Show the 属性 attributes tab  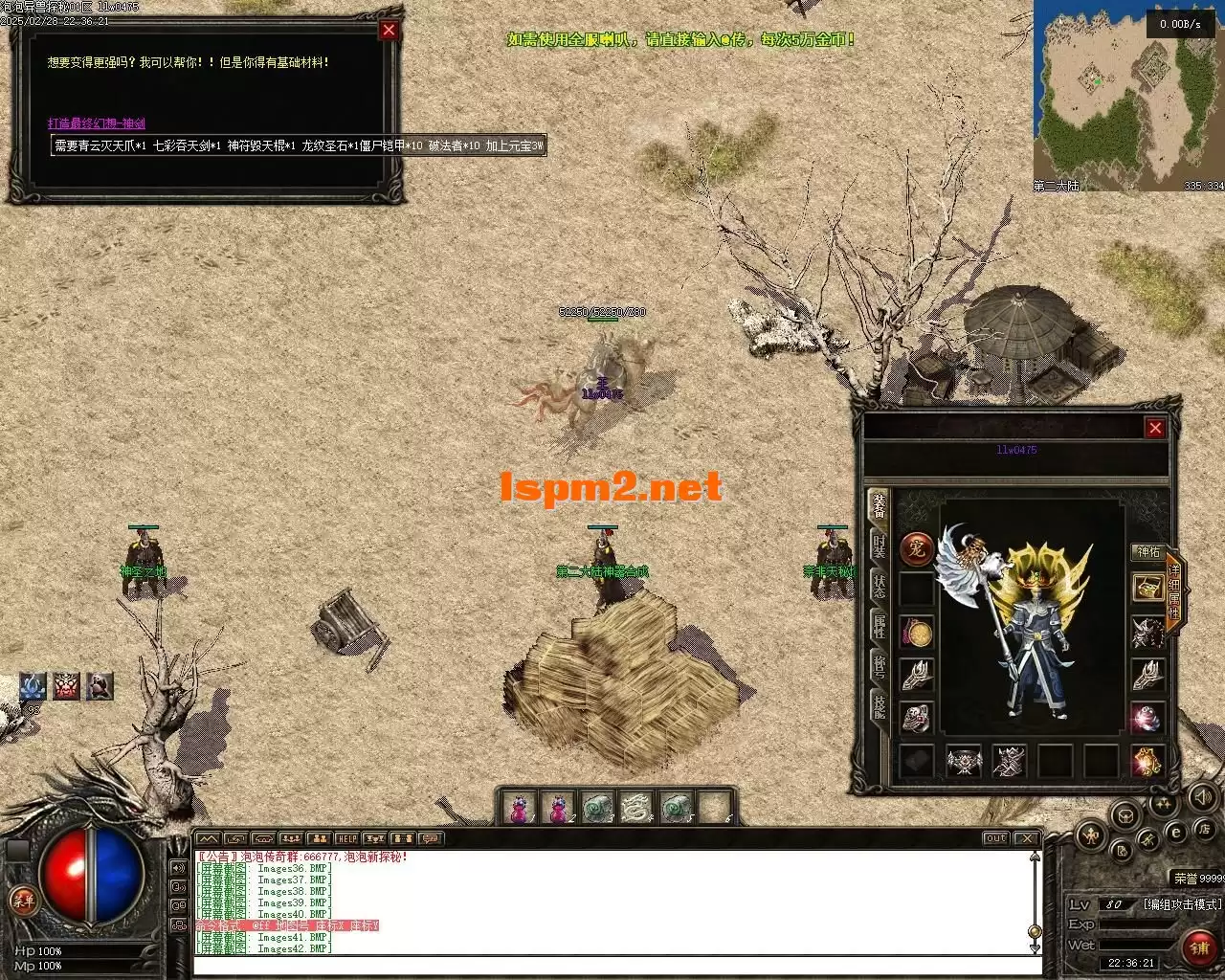(879, 625)
